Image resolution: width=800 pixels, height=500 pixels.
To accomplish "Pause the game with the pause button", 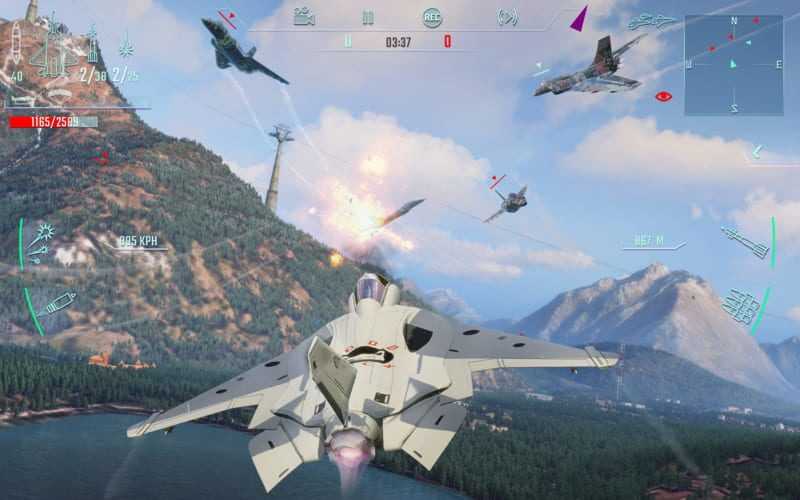I will [368, 17].
